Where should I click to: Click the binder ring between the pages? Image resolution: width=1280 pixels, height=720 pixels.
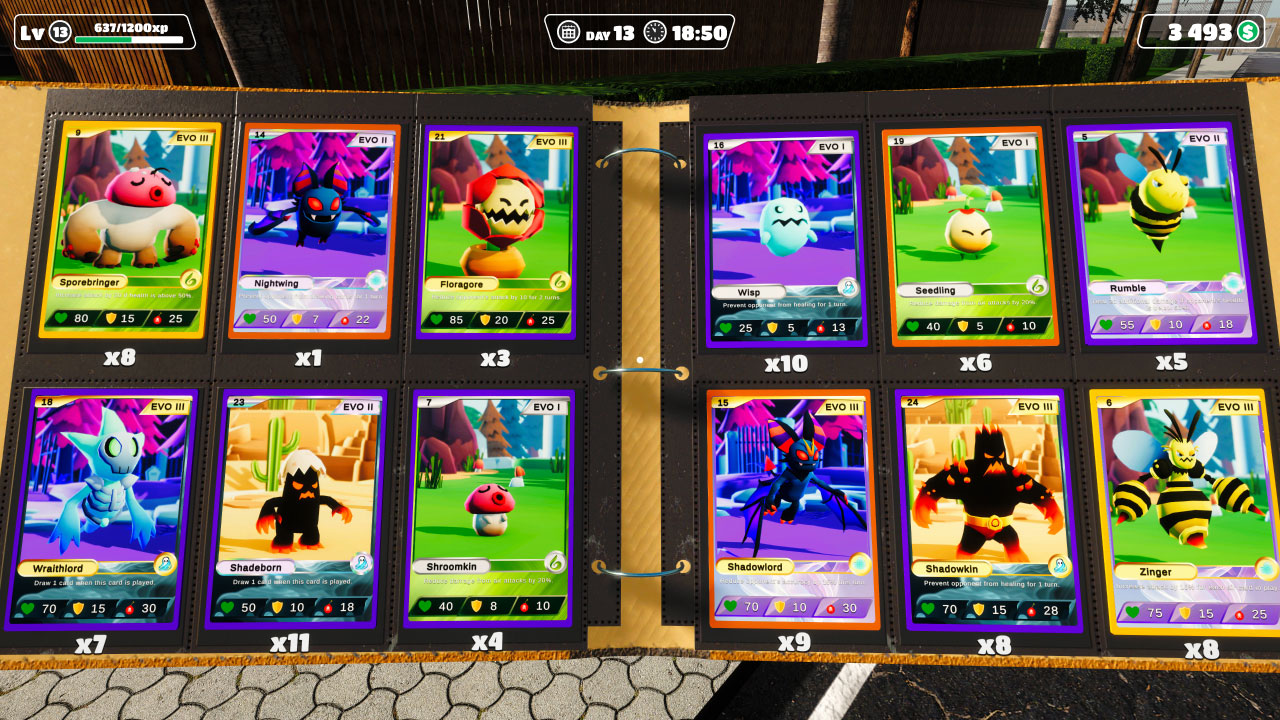pyautogui.click(x=648, y=370)
